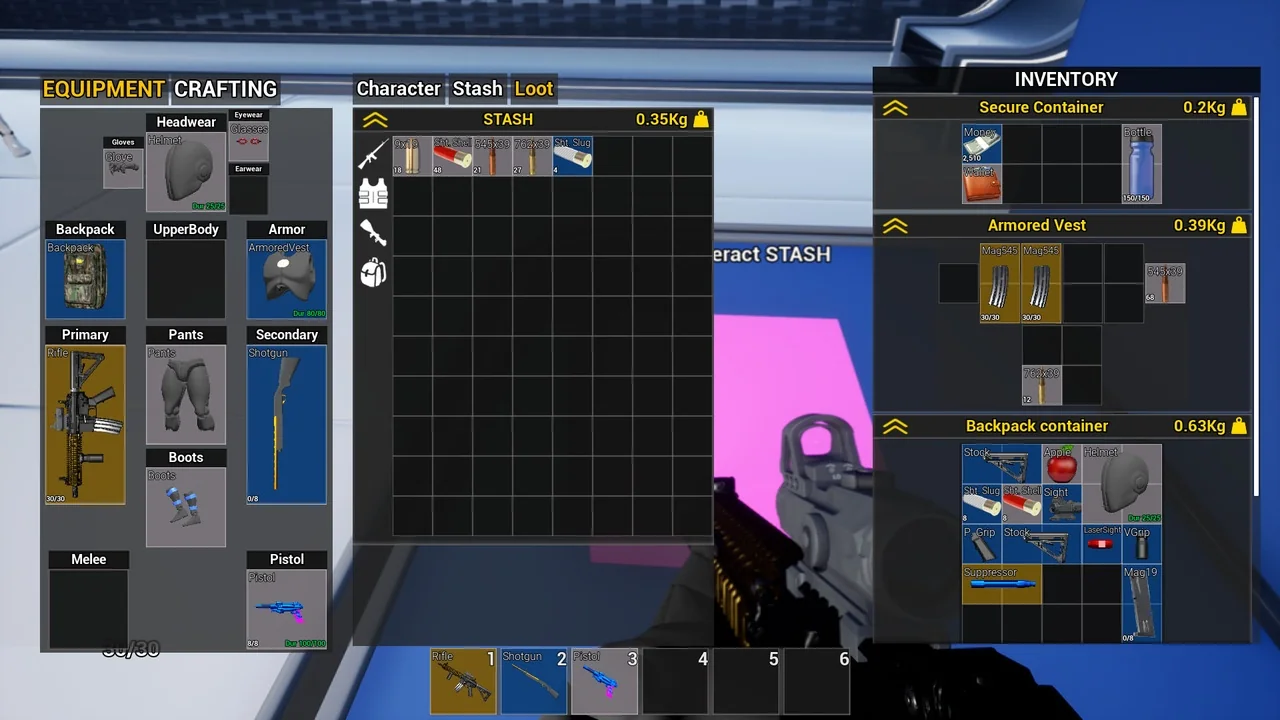Select the Sht. Slug ammo stack in stash

[x=571, y=157]
